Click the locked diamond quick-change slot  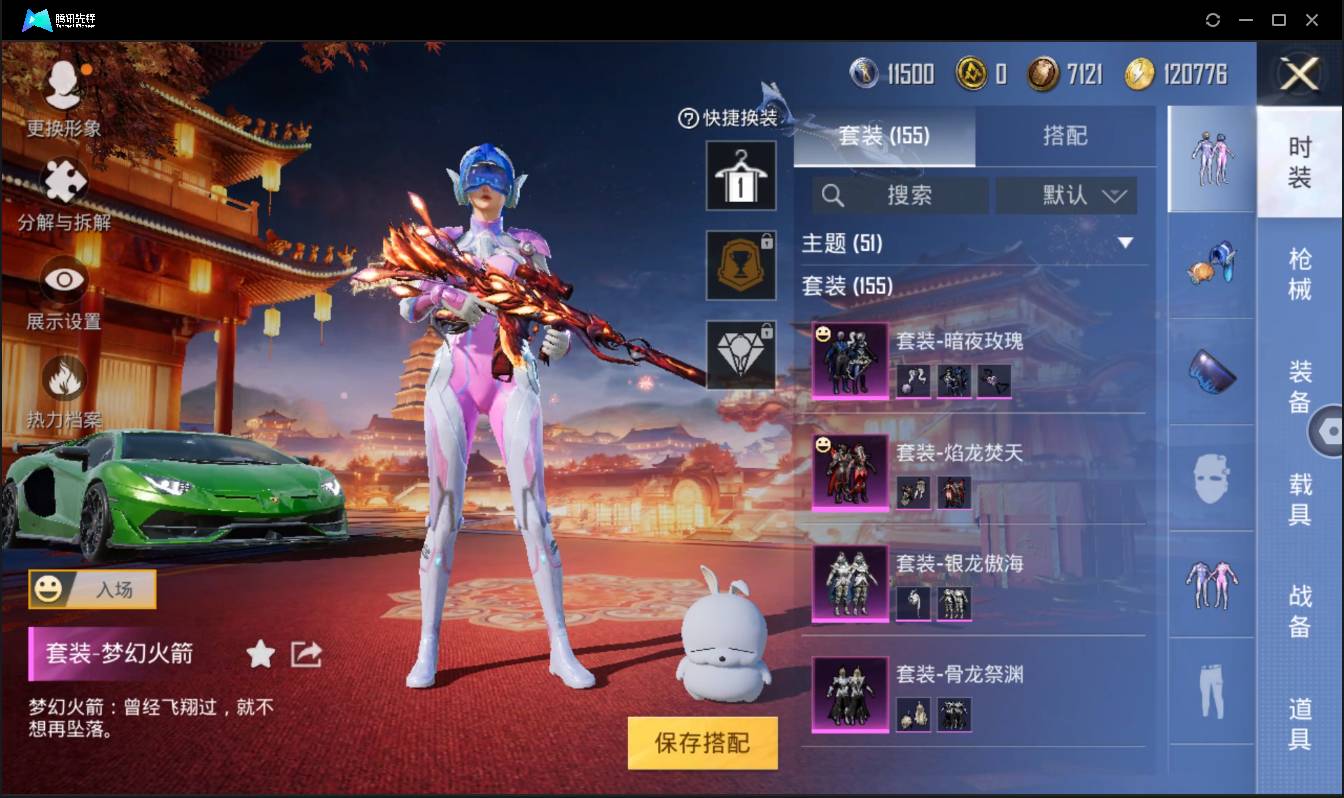tap(741, 355)
